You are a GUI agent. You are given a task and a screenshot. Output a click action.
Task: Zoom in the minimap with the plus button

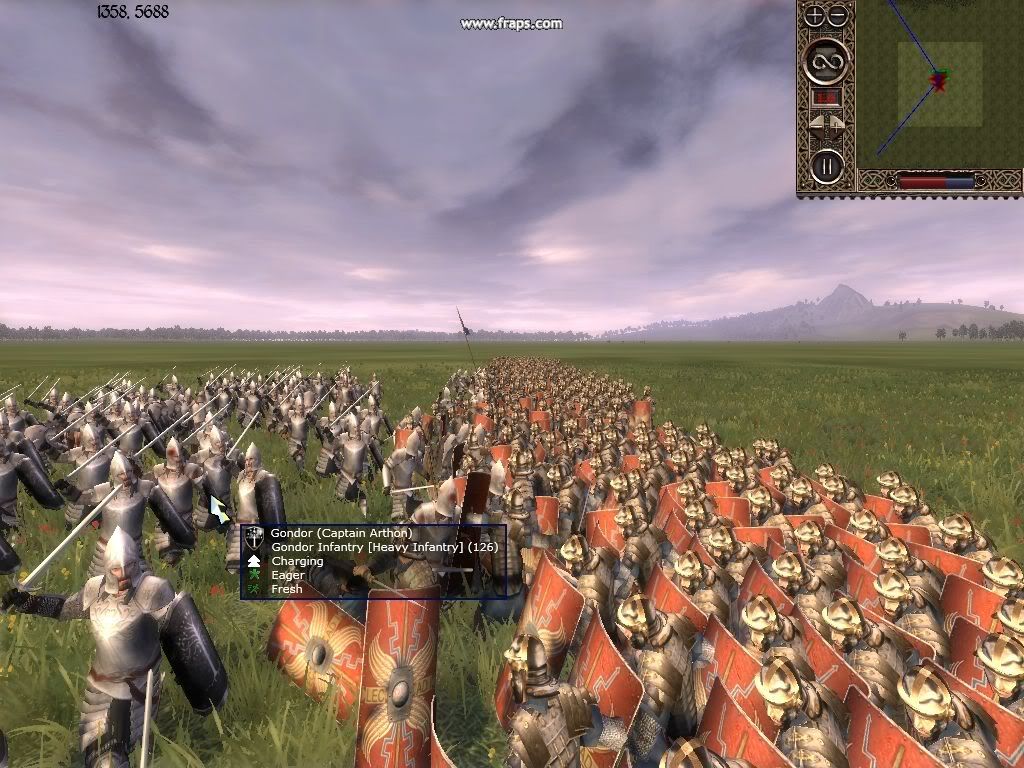[815, 15]
